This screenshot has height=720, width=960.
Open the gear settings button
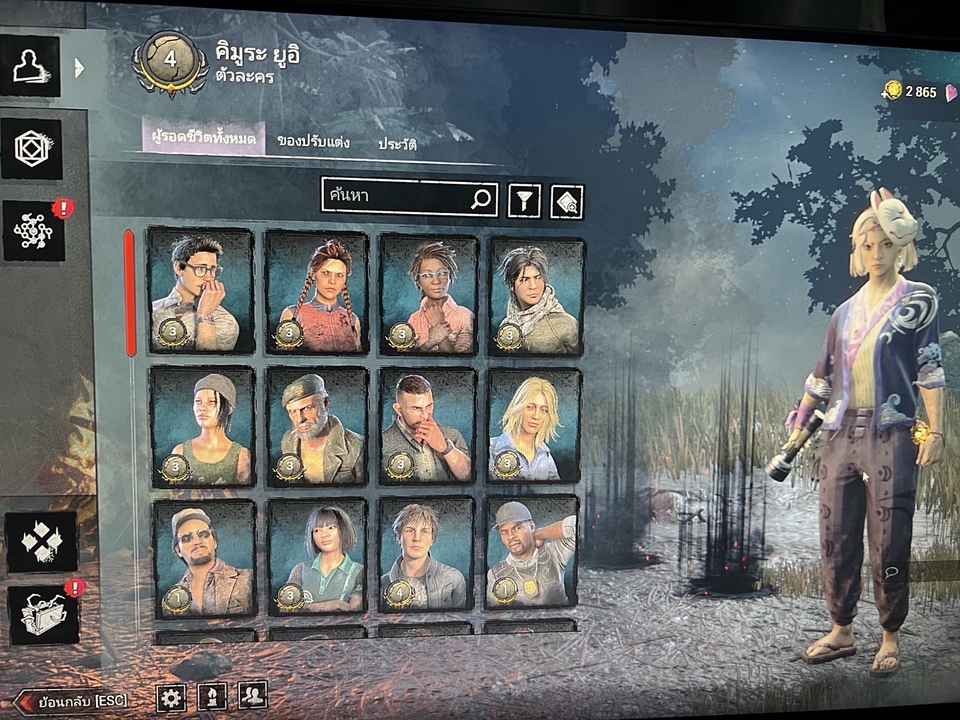click(x=171, y=697)
